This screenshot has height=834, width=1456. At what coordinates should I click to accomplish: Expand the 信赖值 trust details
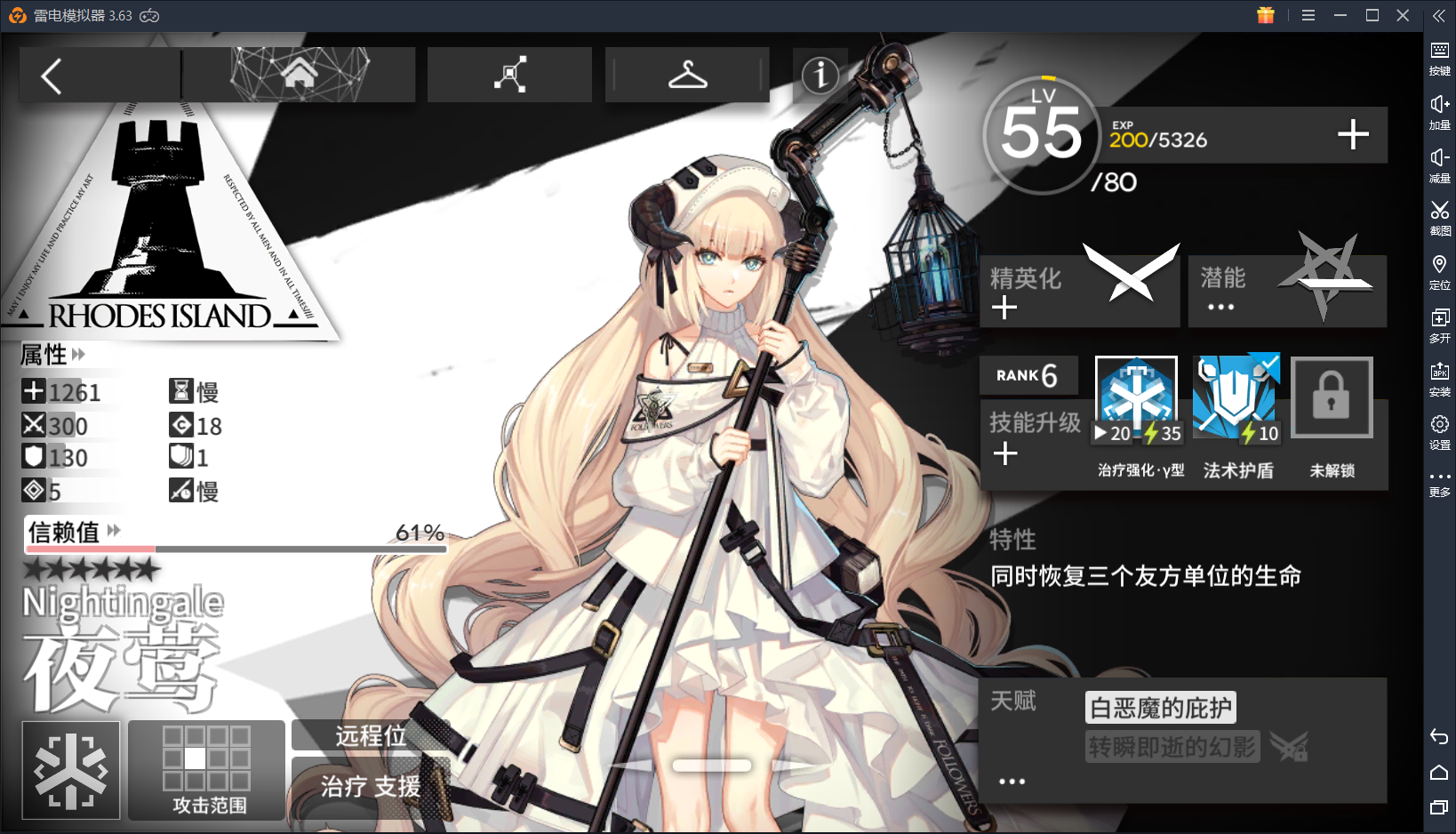coord(112,531)
